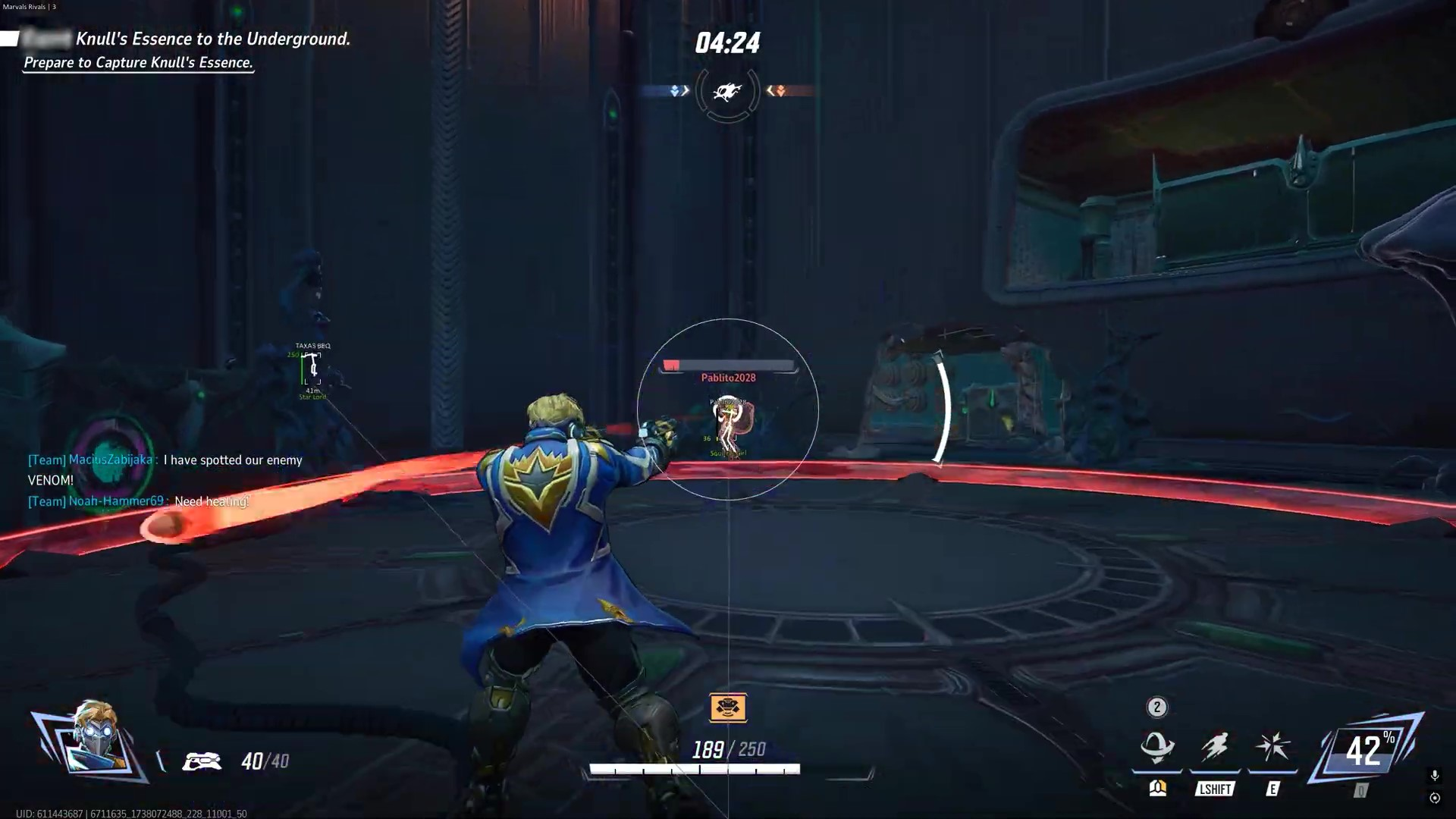Viewport: 1456px width, 819px height.
Task: Click the circular target icon below the microphone
Action: point(1434,798)
